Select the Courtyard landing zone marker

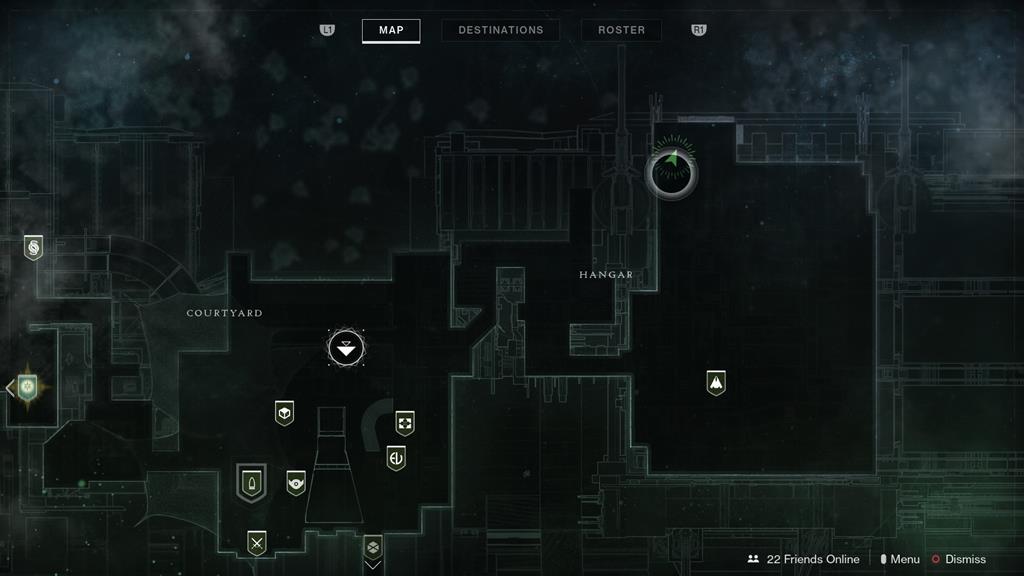[x=346, y=348]
